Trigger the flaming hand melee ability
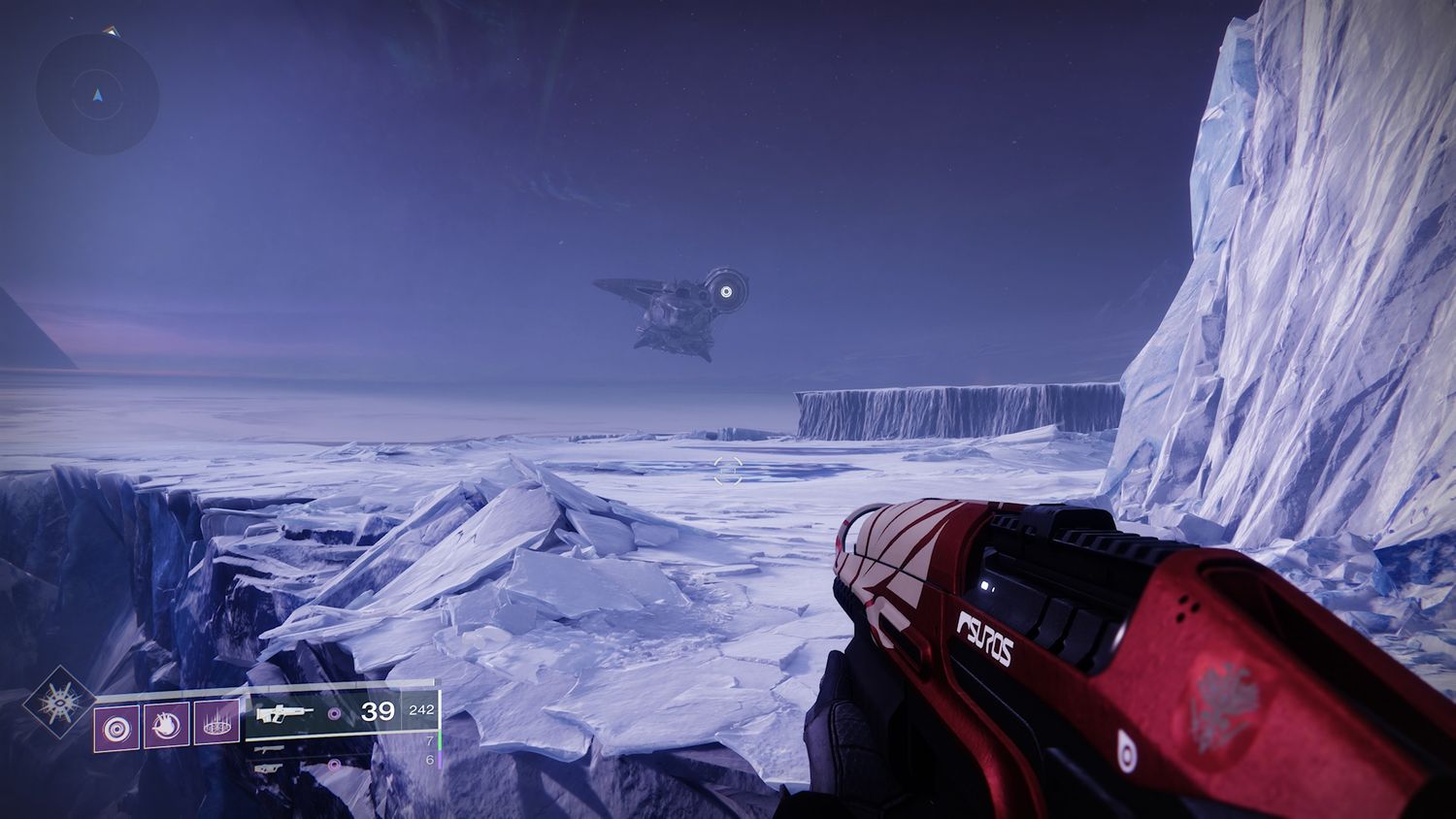1456x819 pixels. click(x=166, y=725)
